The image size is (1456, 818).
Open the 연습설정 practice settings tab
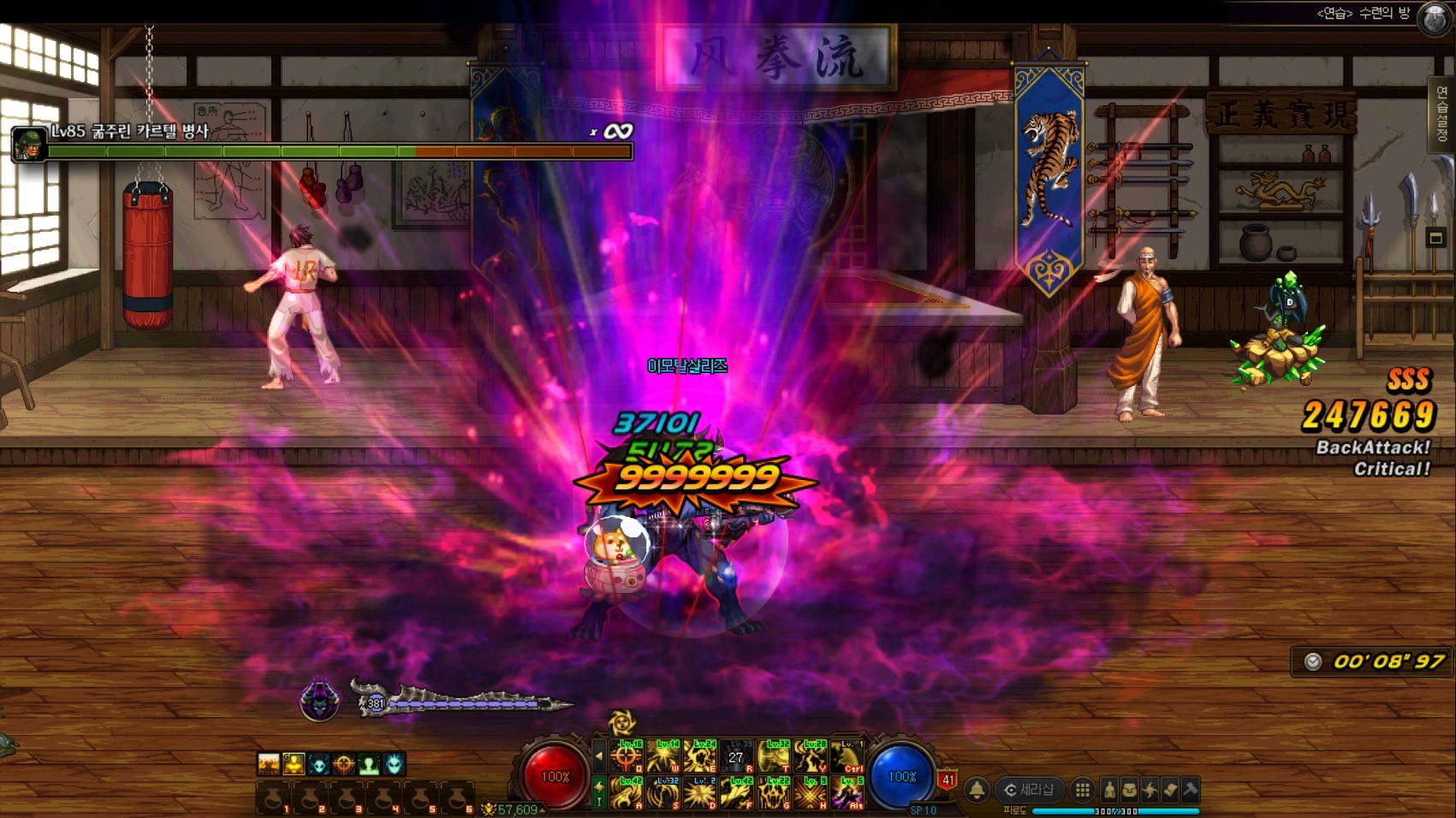click(x=1445, y=114)
